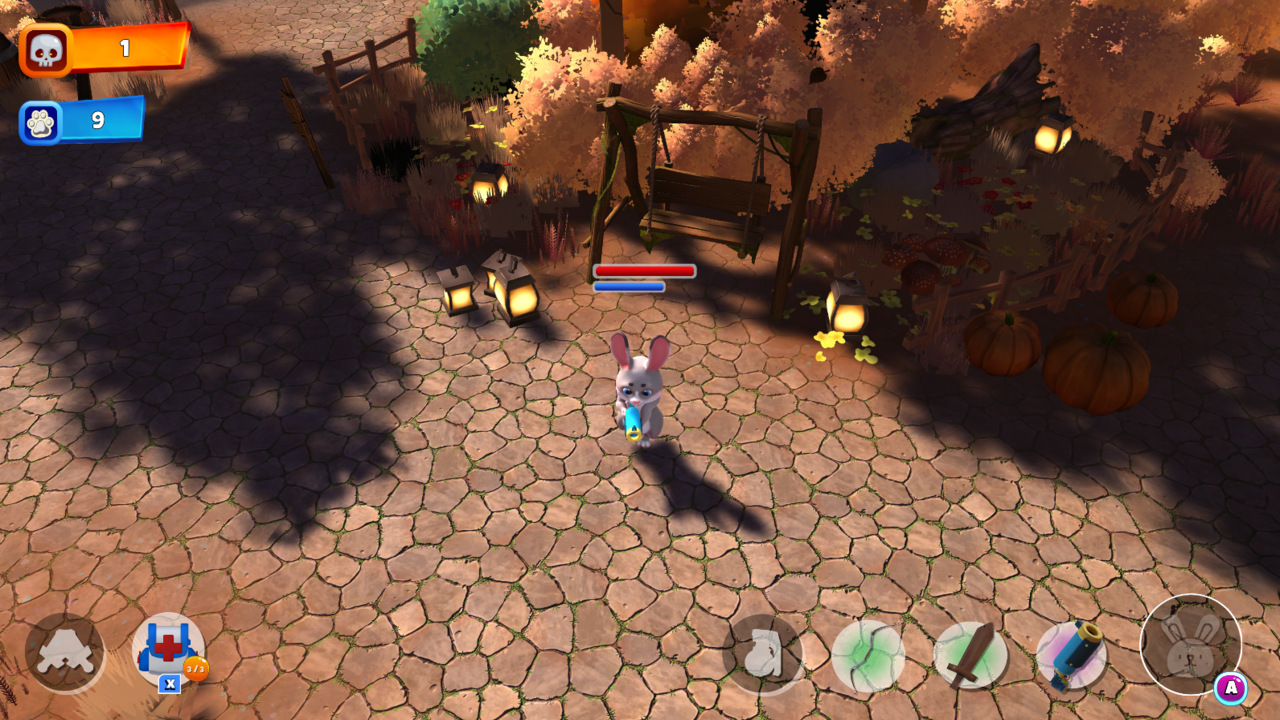The height and width of the screenshot is (720, 1280).
Task: Use the grenade item
Action: [765, 650]
